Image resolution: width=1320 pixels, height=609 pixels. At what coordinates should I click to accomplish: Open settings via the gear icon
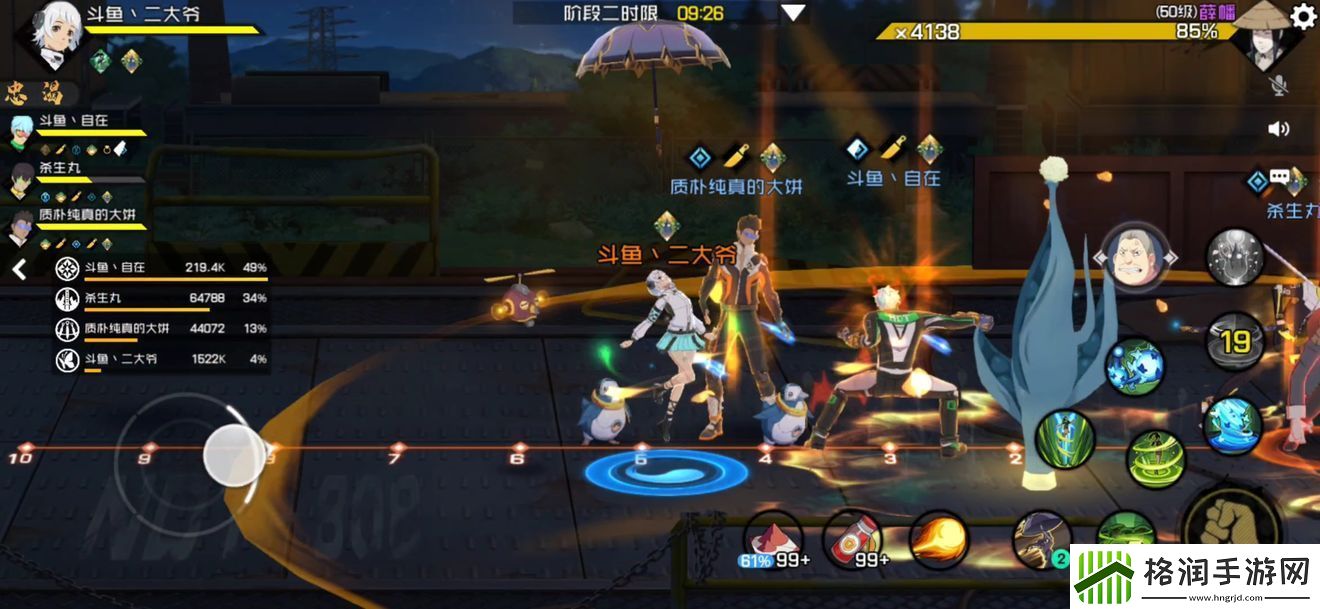click(1303, 16)
